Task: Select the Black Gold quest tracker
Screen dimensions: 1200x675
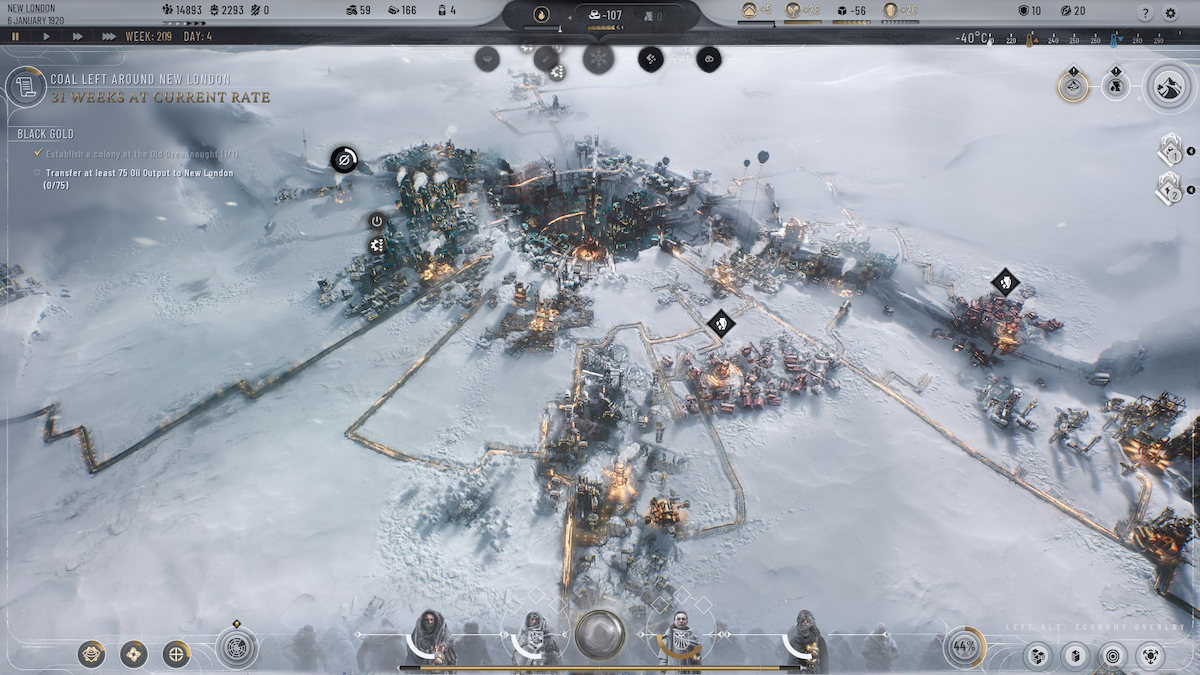Action: [45, 134]
